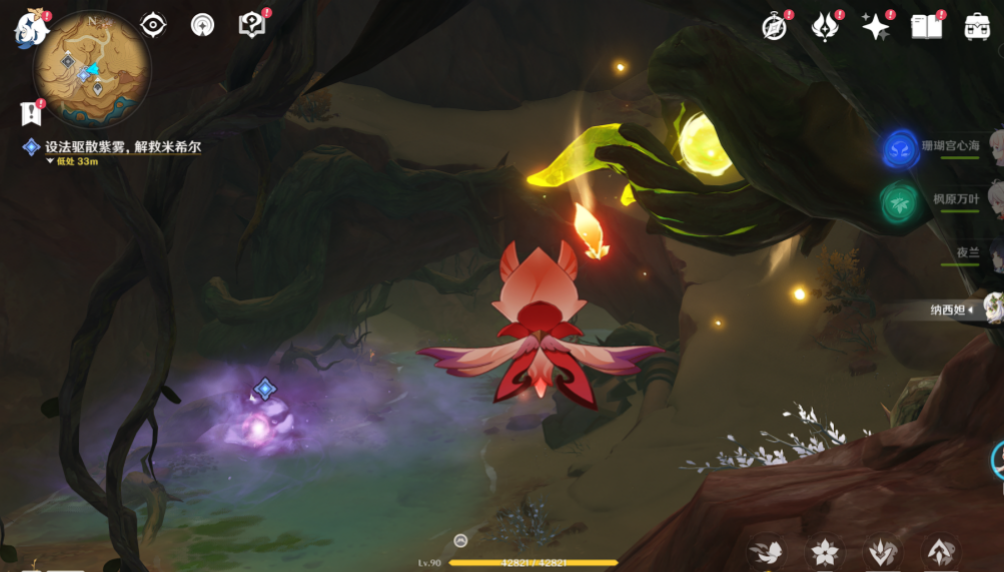Toggle the eye-shaped view icon
This screenshot has width=1004, height=572.
coord(153,25)
